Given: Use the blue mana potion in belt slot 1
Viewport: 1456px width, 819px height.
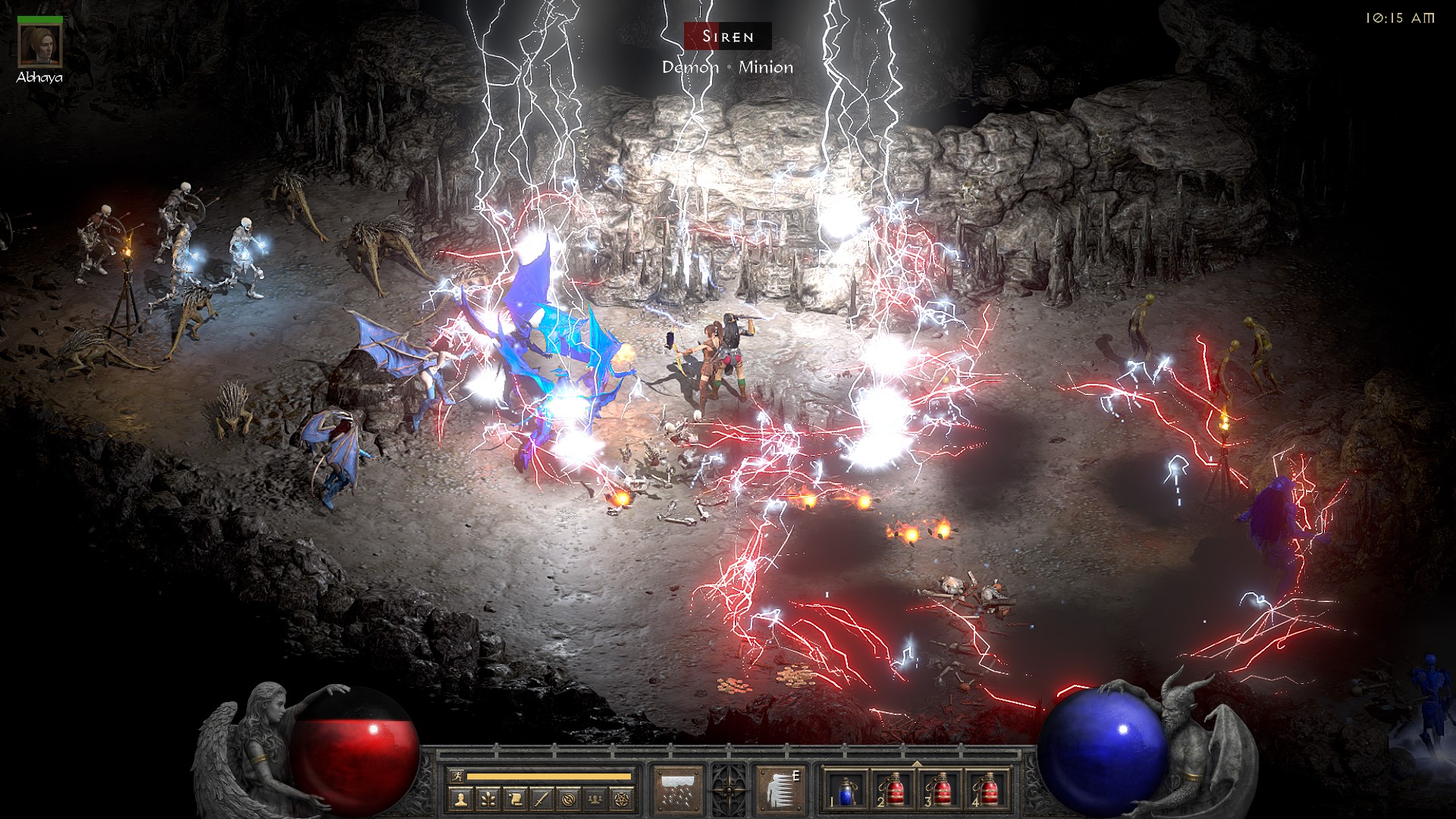Looking at the screenshot, I should coord(847,789).
